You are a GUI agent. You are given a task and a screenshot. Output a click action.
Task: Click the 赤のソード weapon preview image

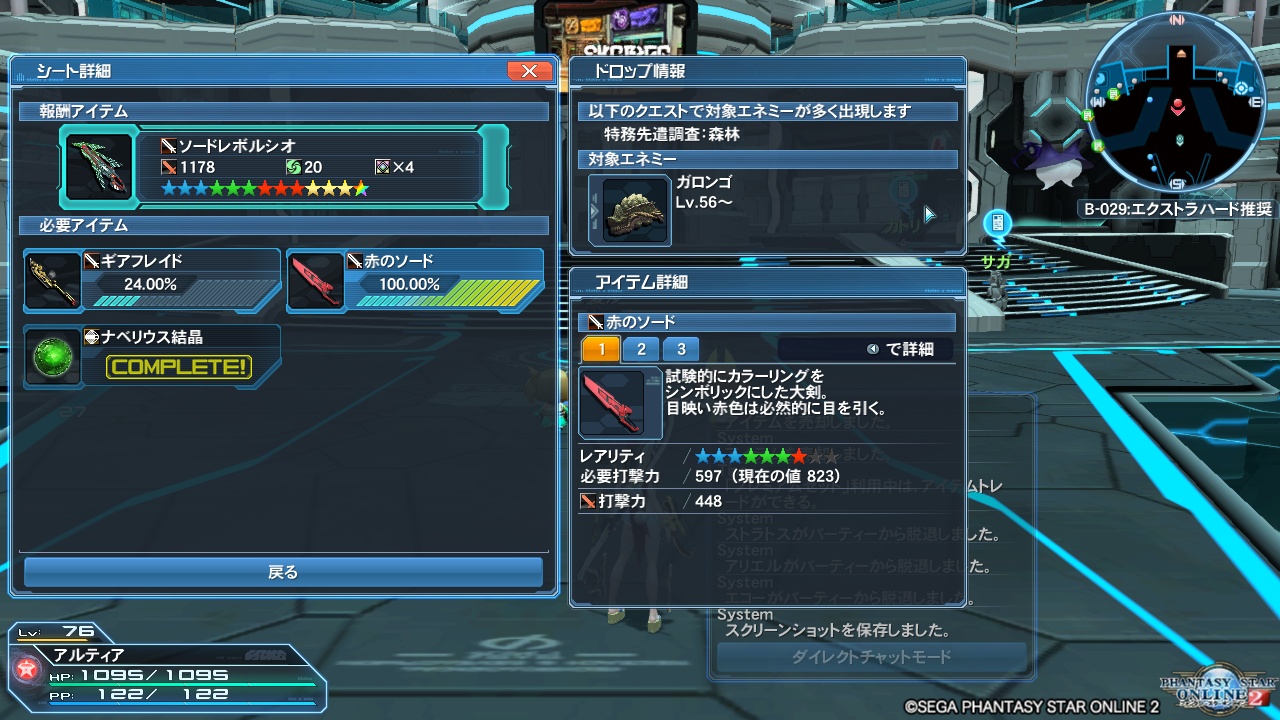[x=619, y=403]
